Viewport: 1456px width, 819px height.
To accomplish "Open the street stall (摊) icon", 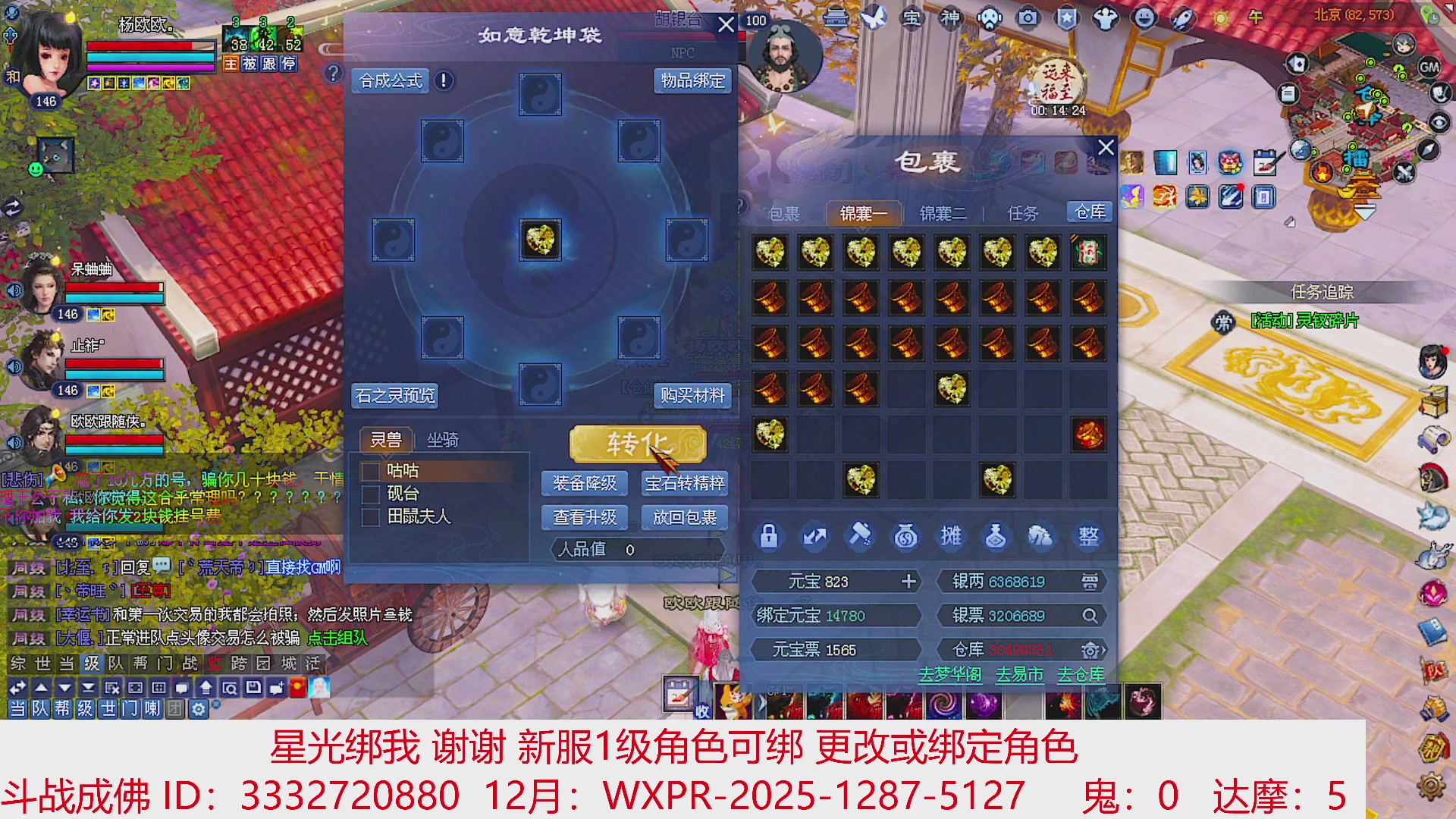I will (x=952, y=536).
